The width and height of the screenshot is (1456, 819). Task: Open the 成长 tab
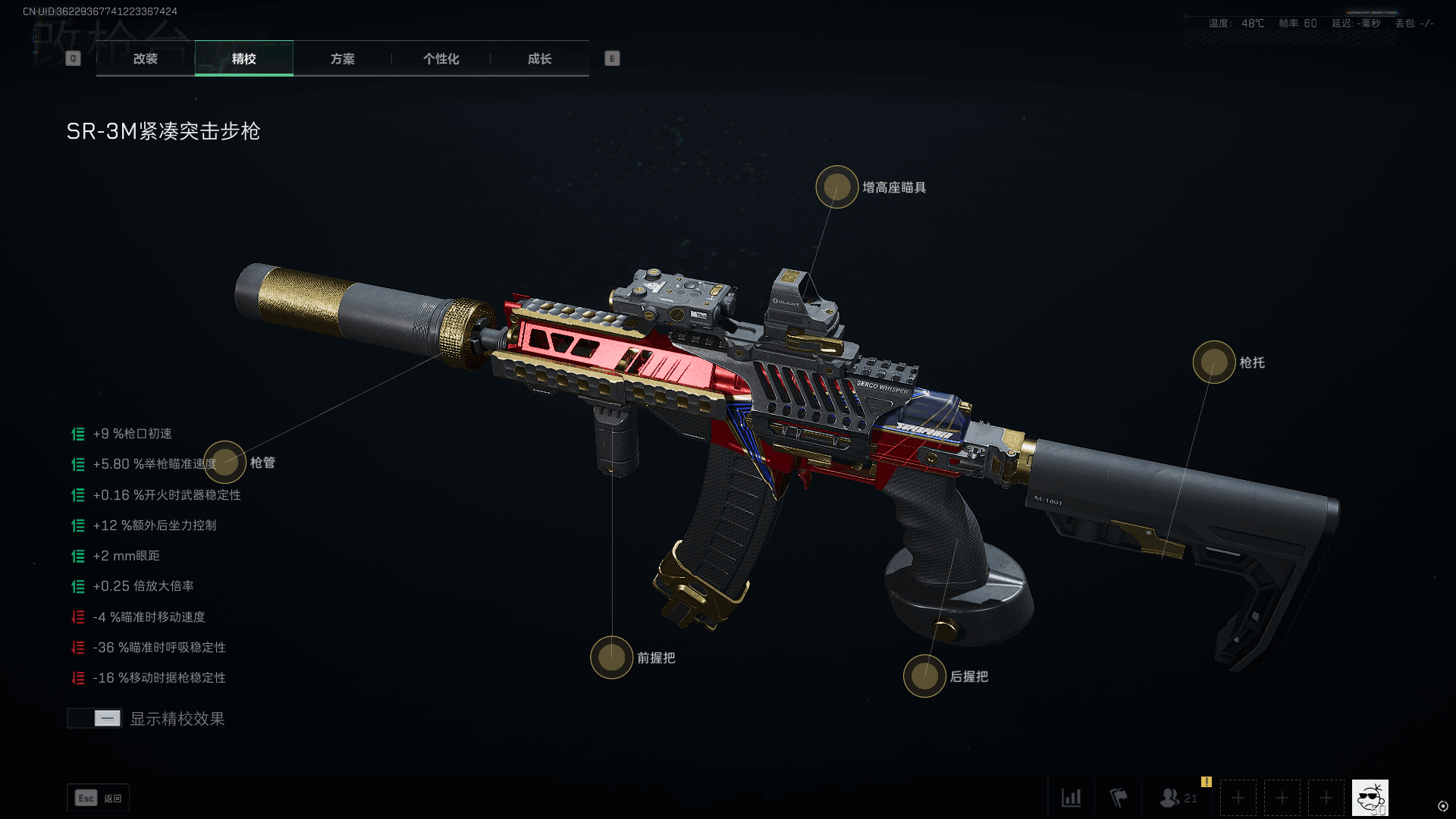point(539,58)
